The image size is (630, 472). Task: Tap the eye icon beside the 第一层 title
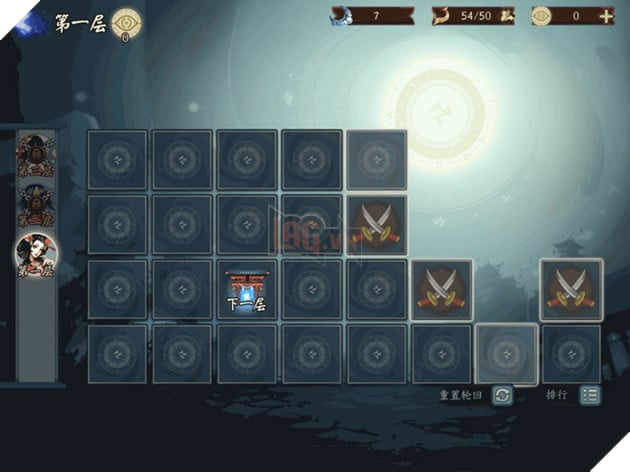pyautogui.click(x=127, y=21)
